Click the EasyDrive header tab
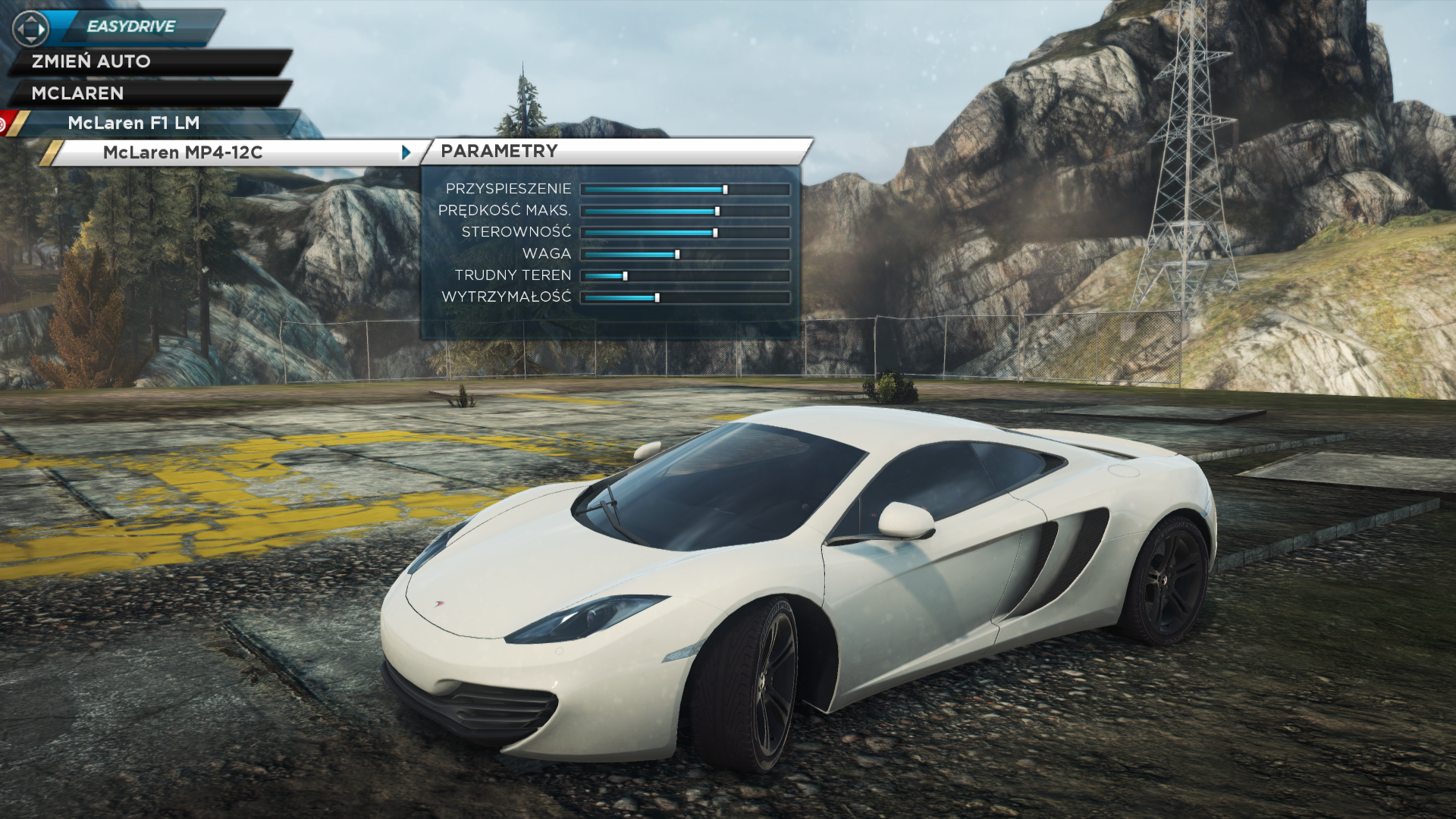 pos(131,27)
